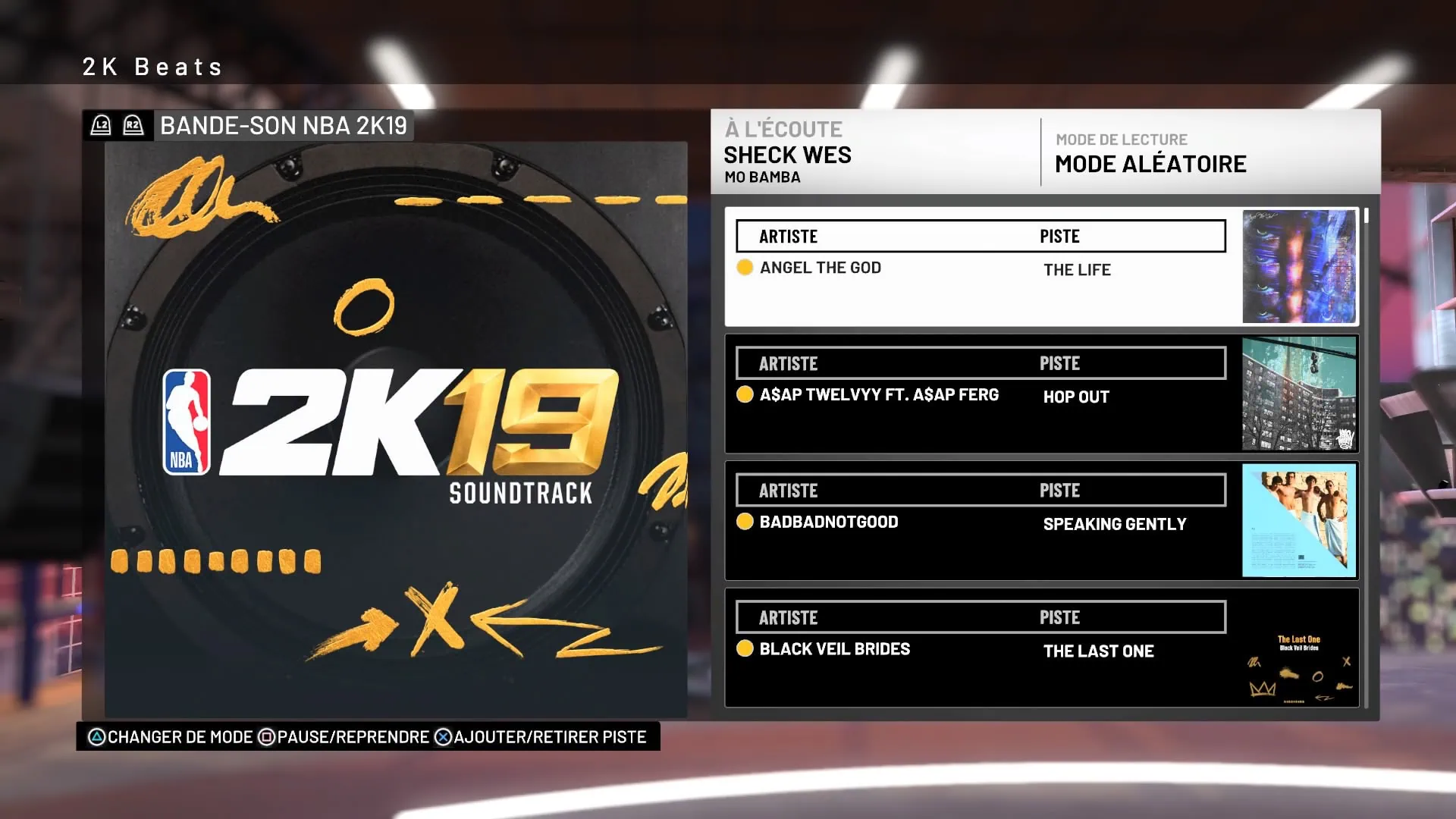Image resolution: width=1456 pixels, height=819 pixels.
Task: Choose the A$AP Twelvyy Hop Out track
Action: point(978,395)
